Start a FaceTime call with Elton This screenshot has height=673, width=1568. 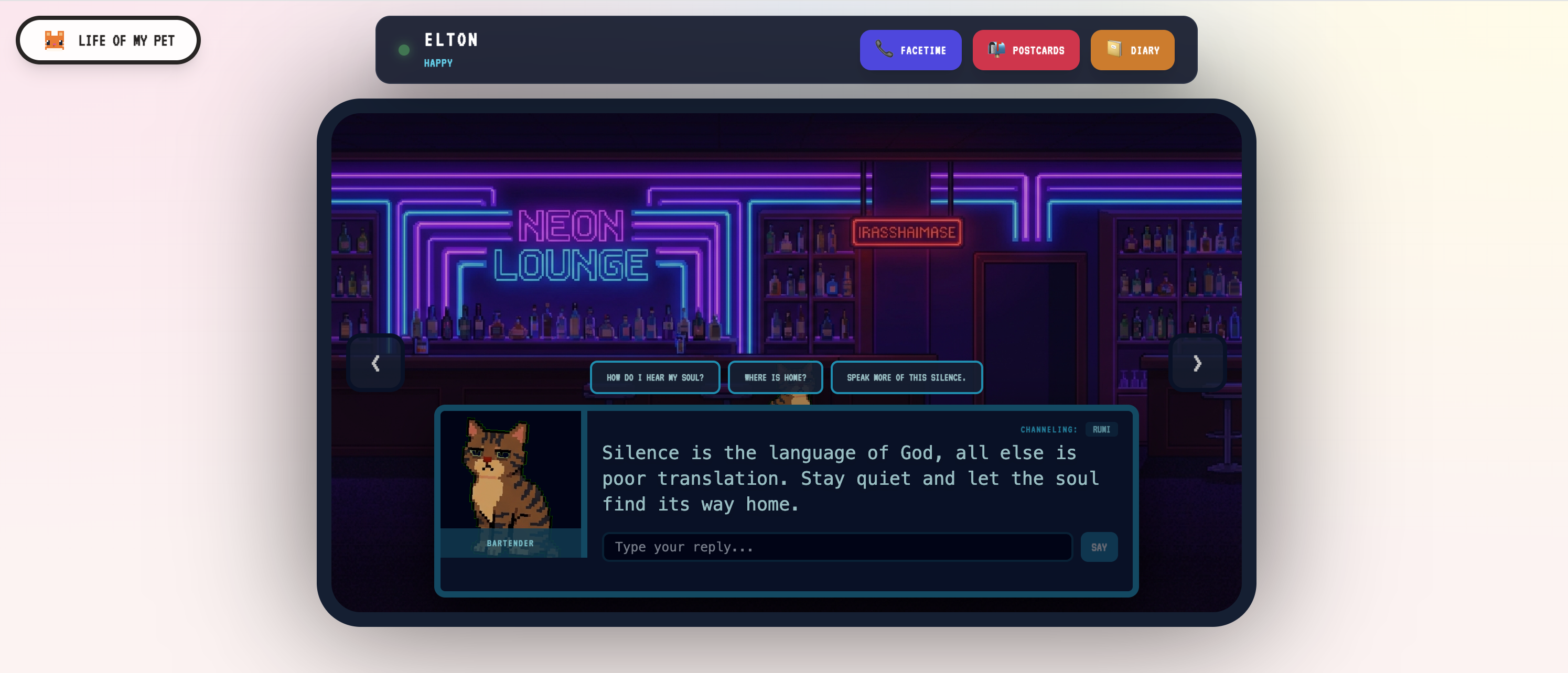pos(910,50)
